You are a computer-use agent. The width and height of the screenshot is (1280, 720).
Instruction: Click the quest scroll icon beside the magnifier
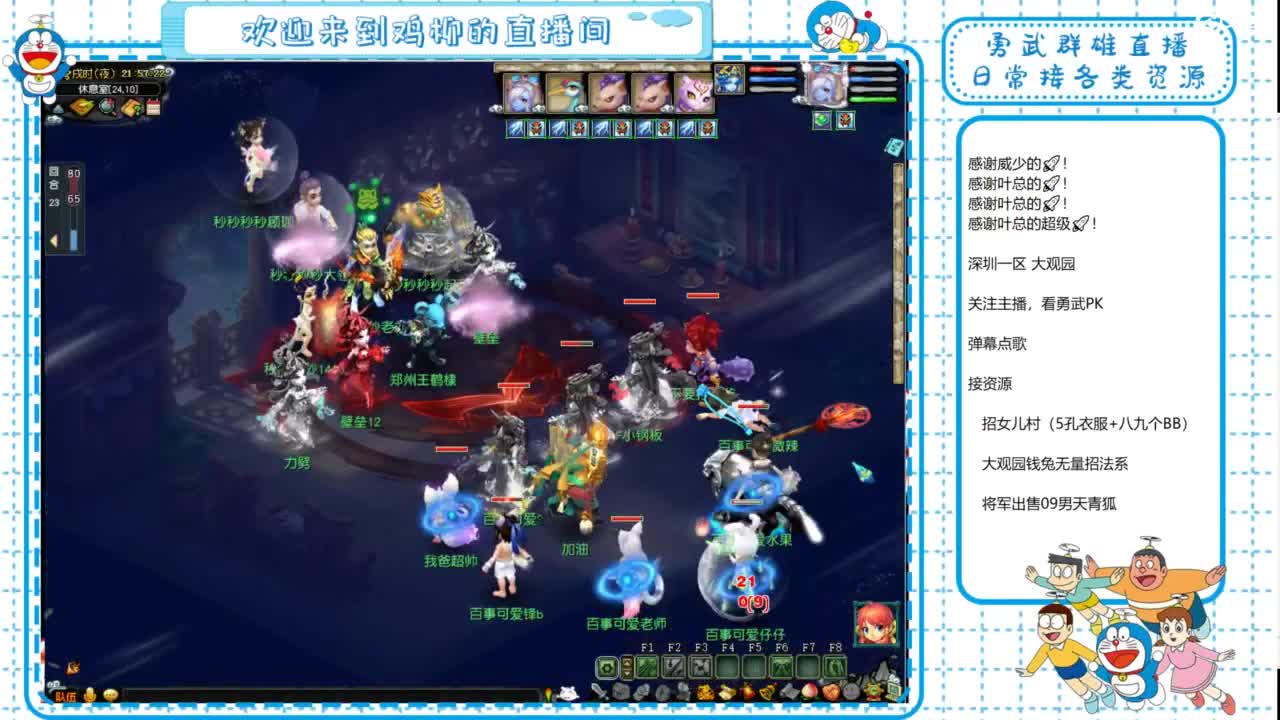131,106
